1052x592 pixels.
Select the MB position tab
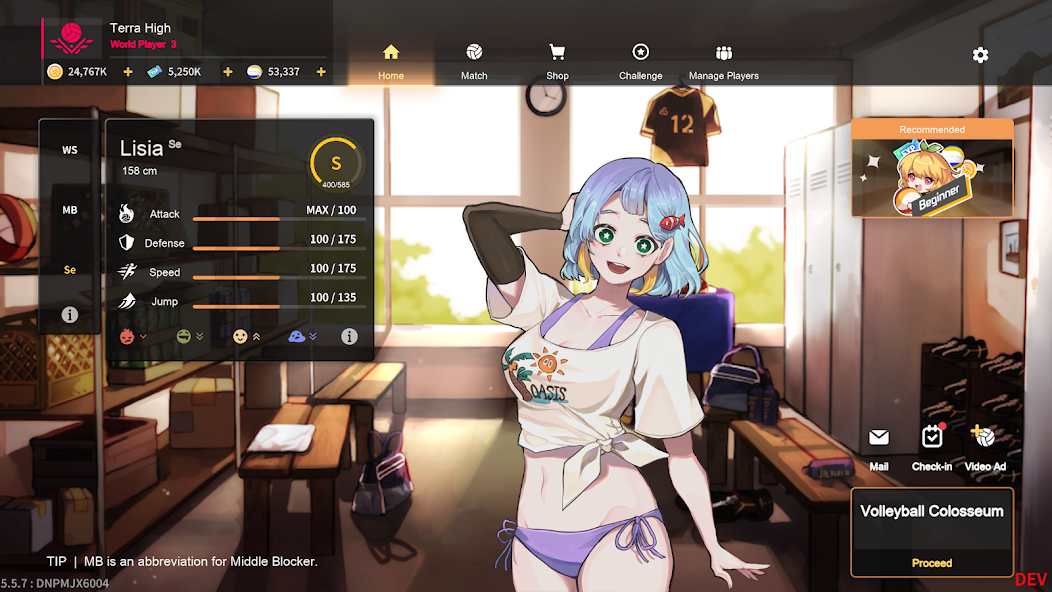coord(70,211)
